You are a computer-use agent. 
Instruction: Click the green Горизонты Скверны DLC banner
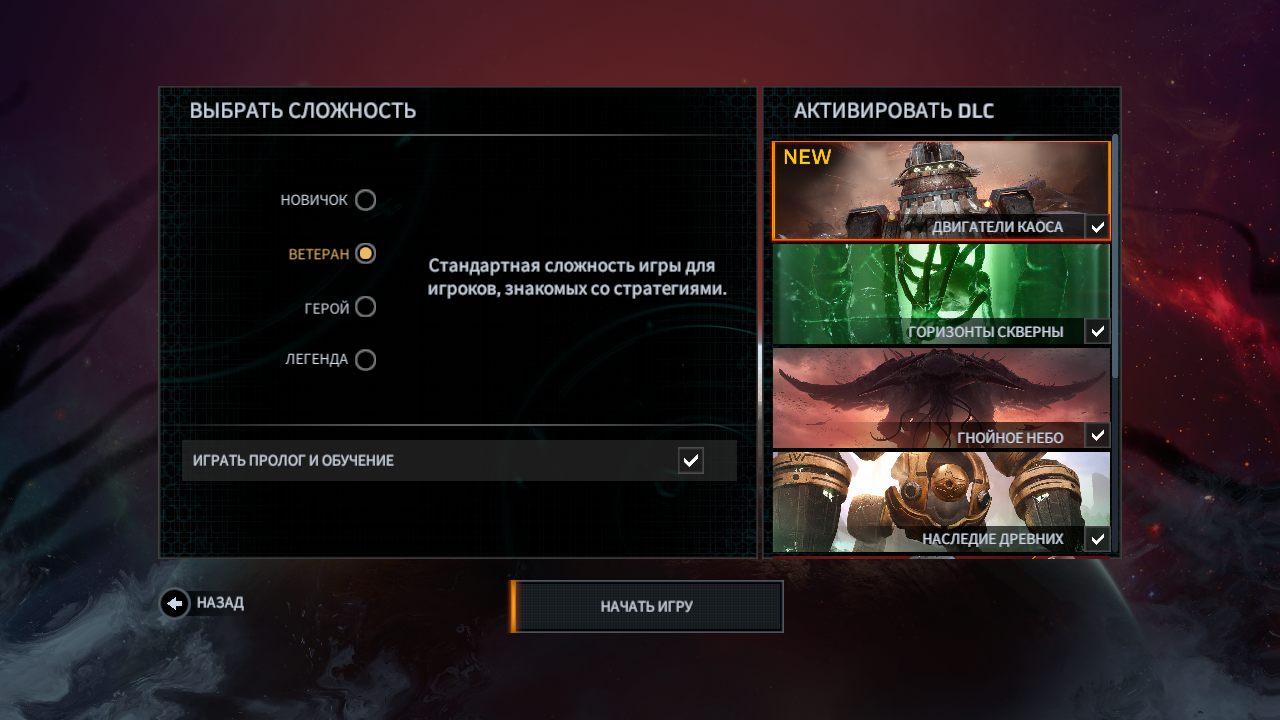[940, 285]
